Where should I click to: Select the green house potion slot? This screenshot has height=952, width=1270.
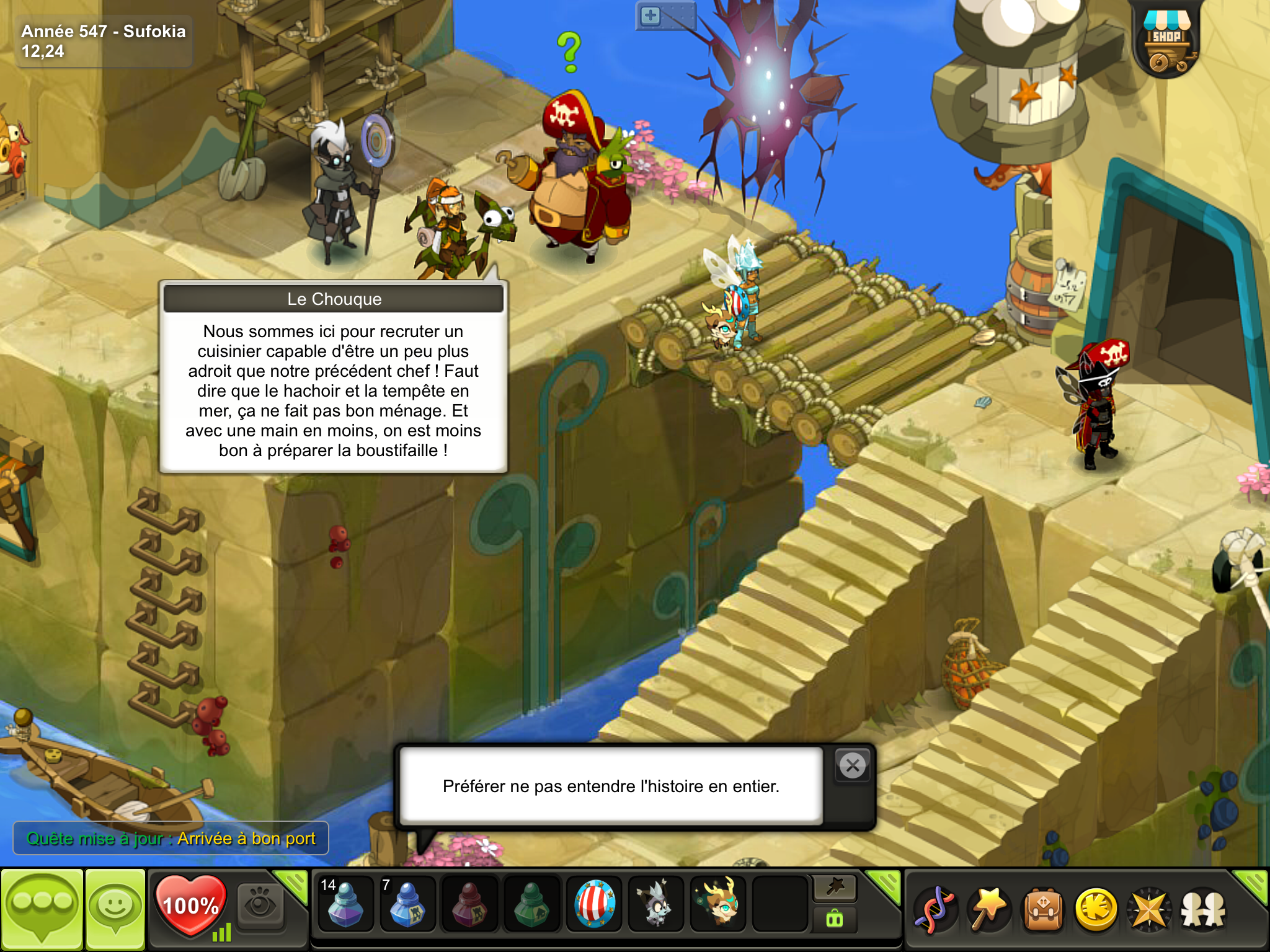tap(531, 905)
